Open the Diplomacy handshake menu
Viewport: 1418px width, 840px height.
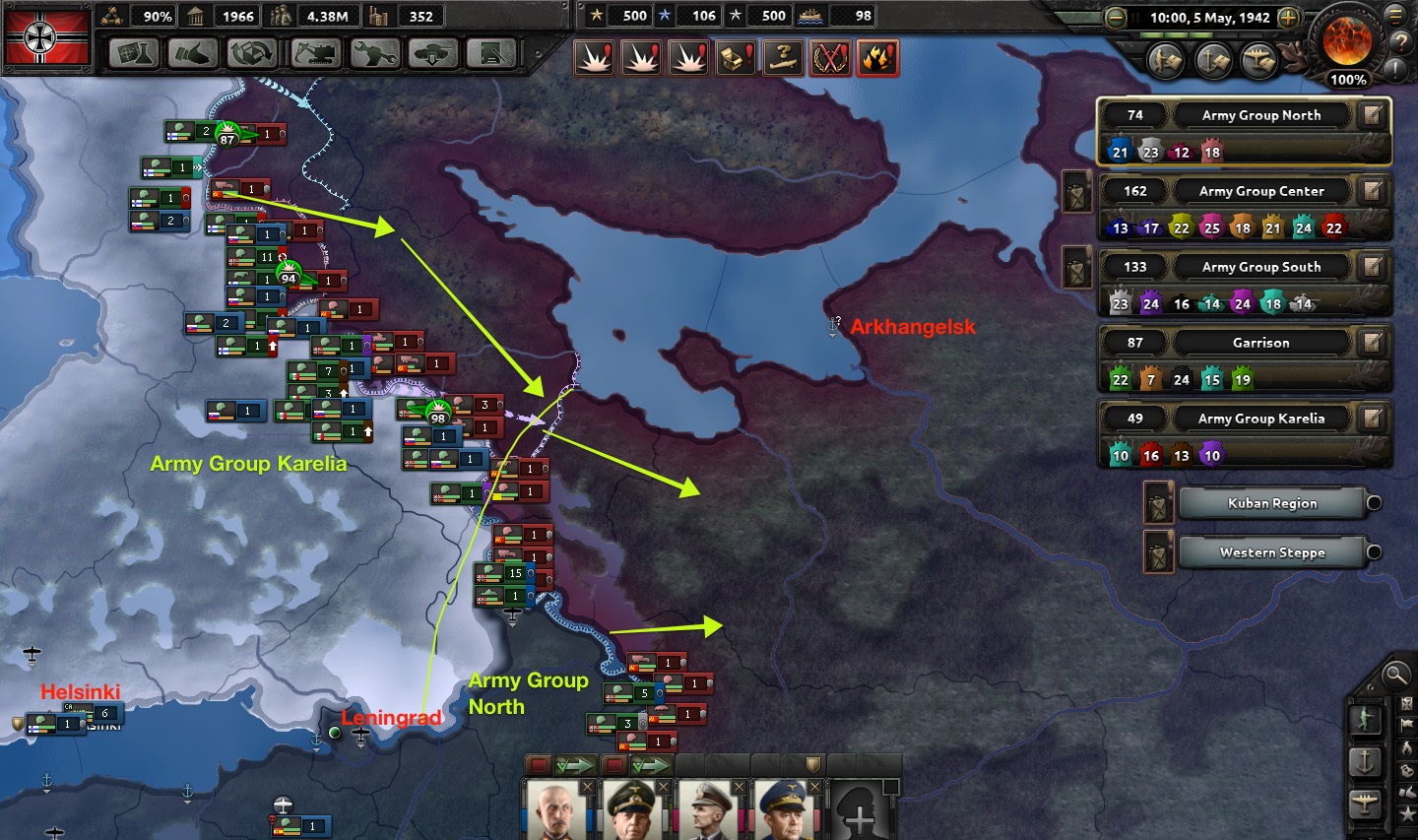[x=193, y=53]
